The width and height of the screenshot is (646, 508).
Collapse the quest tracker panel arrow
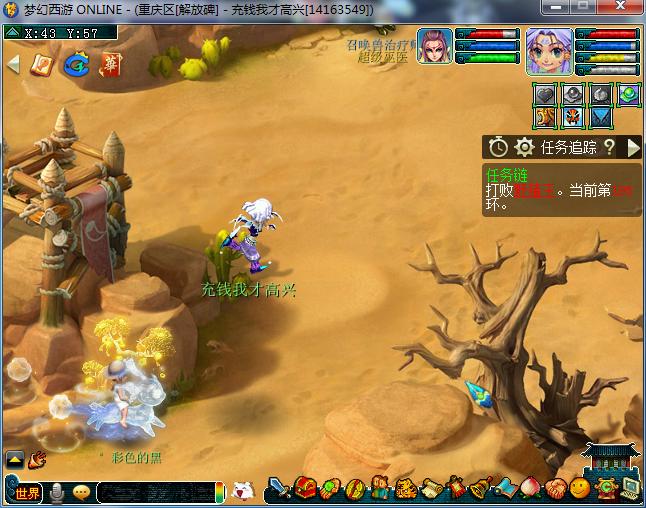click(633, 148)
